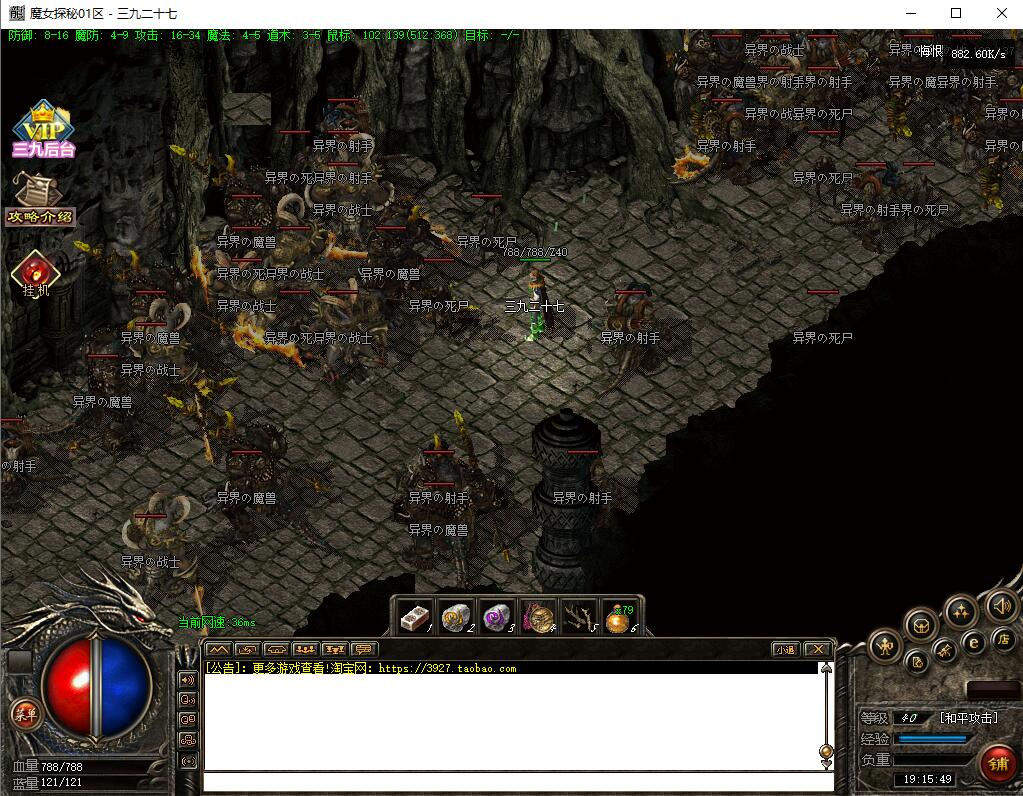Toggle the round speaker sound button

(1001, 605)
